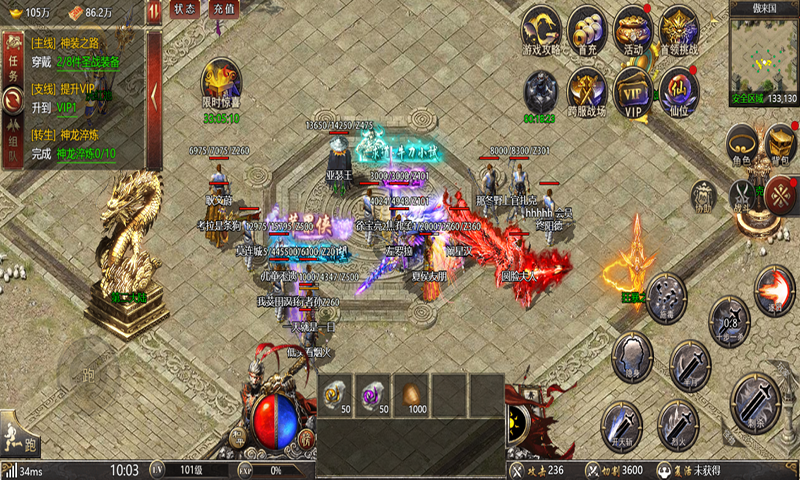The width and height of the screenshot is (800, 480).
Task: Open the 游戏攻略 game guide icon
Action: coord(544,31)
